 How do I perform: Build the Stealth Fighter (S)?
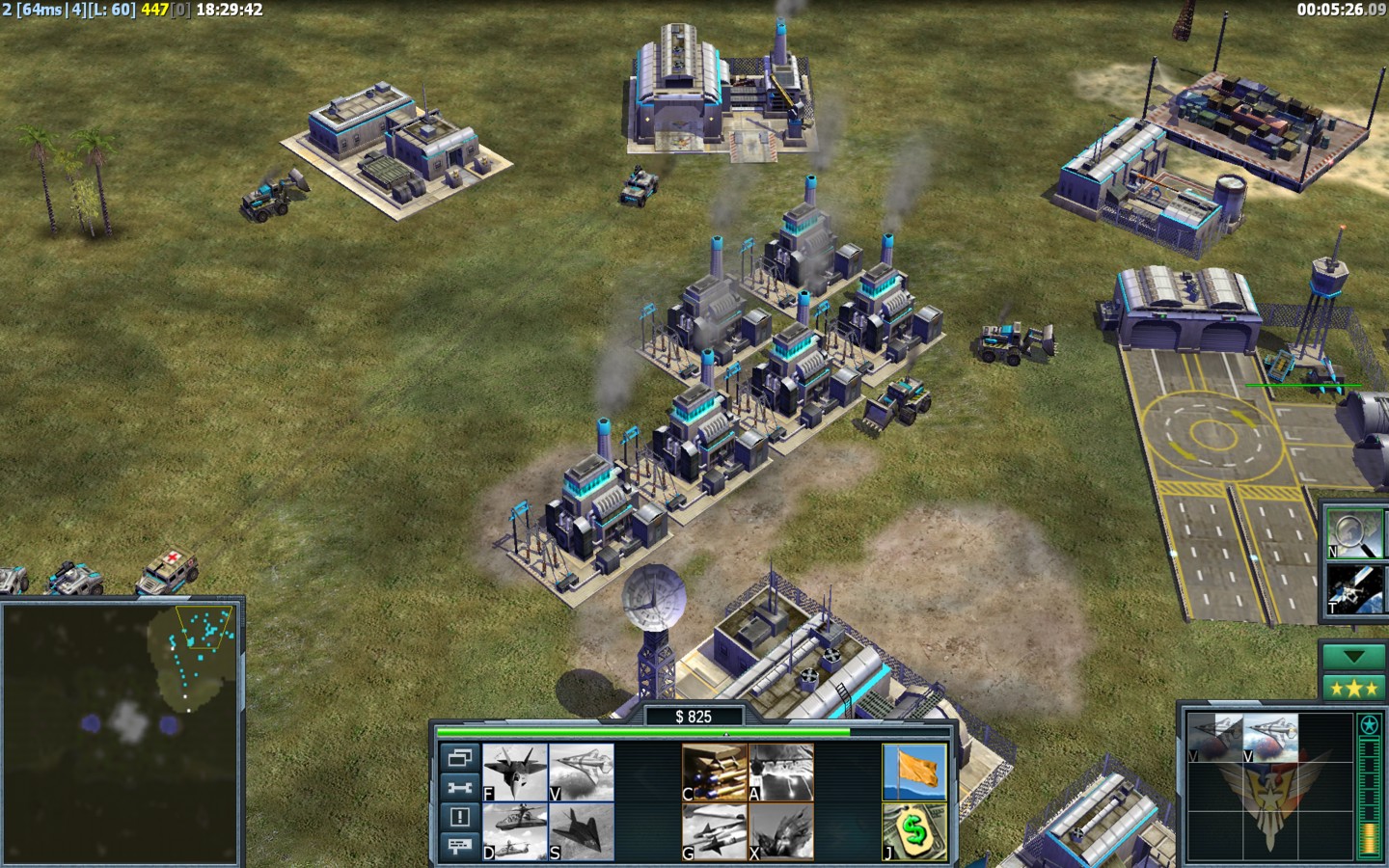coord(582,831)
